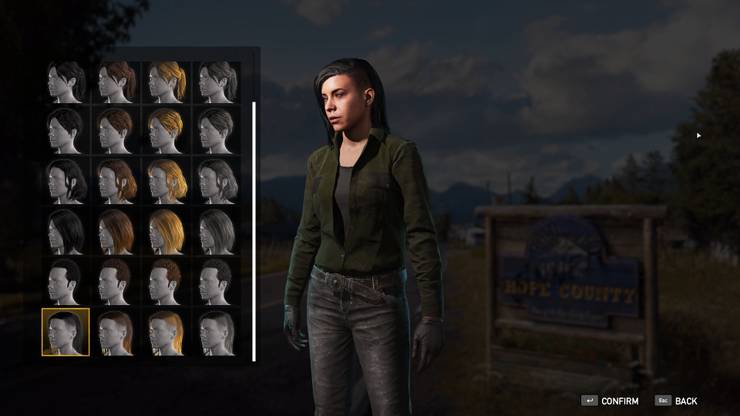Viewport: 740px width, 416px height.
Task: Choose the black short pixie hairstyle
Action: coord(66,131)
